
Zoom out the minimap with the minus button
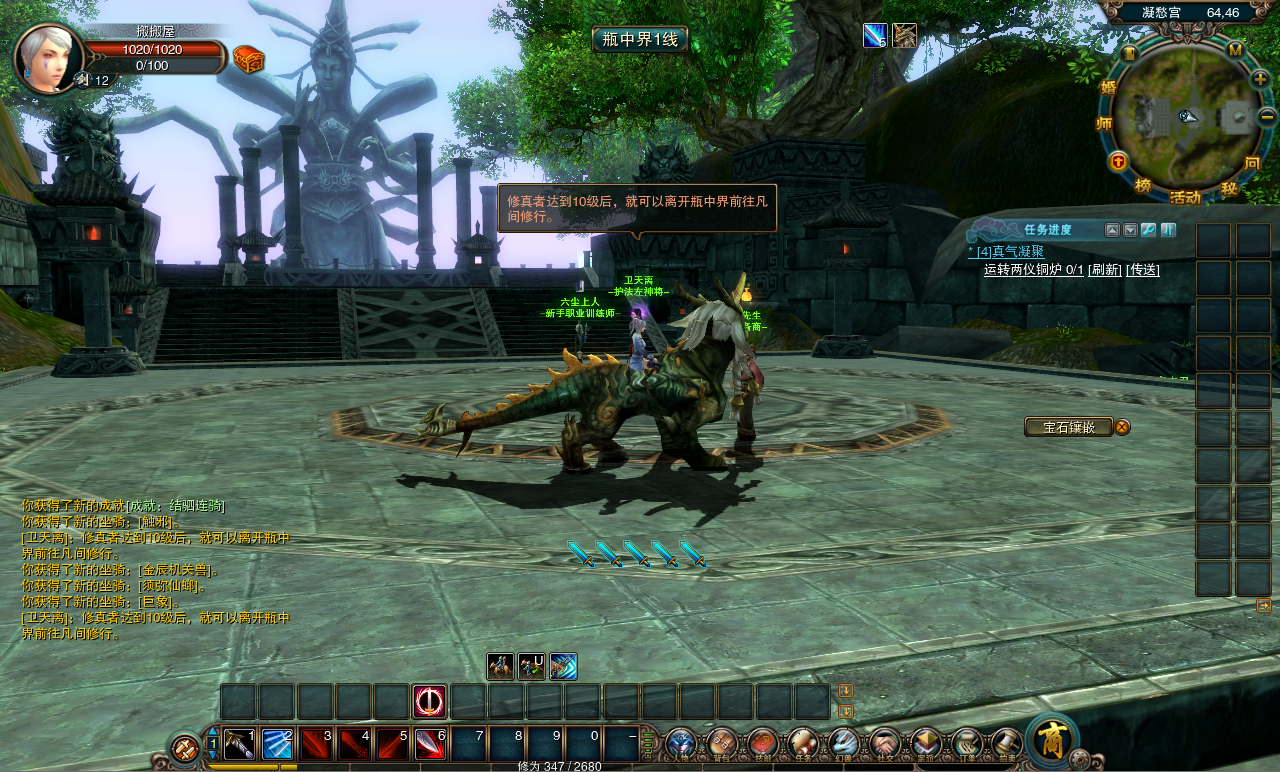pos(1267,117)
